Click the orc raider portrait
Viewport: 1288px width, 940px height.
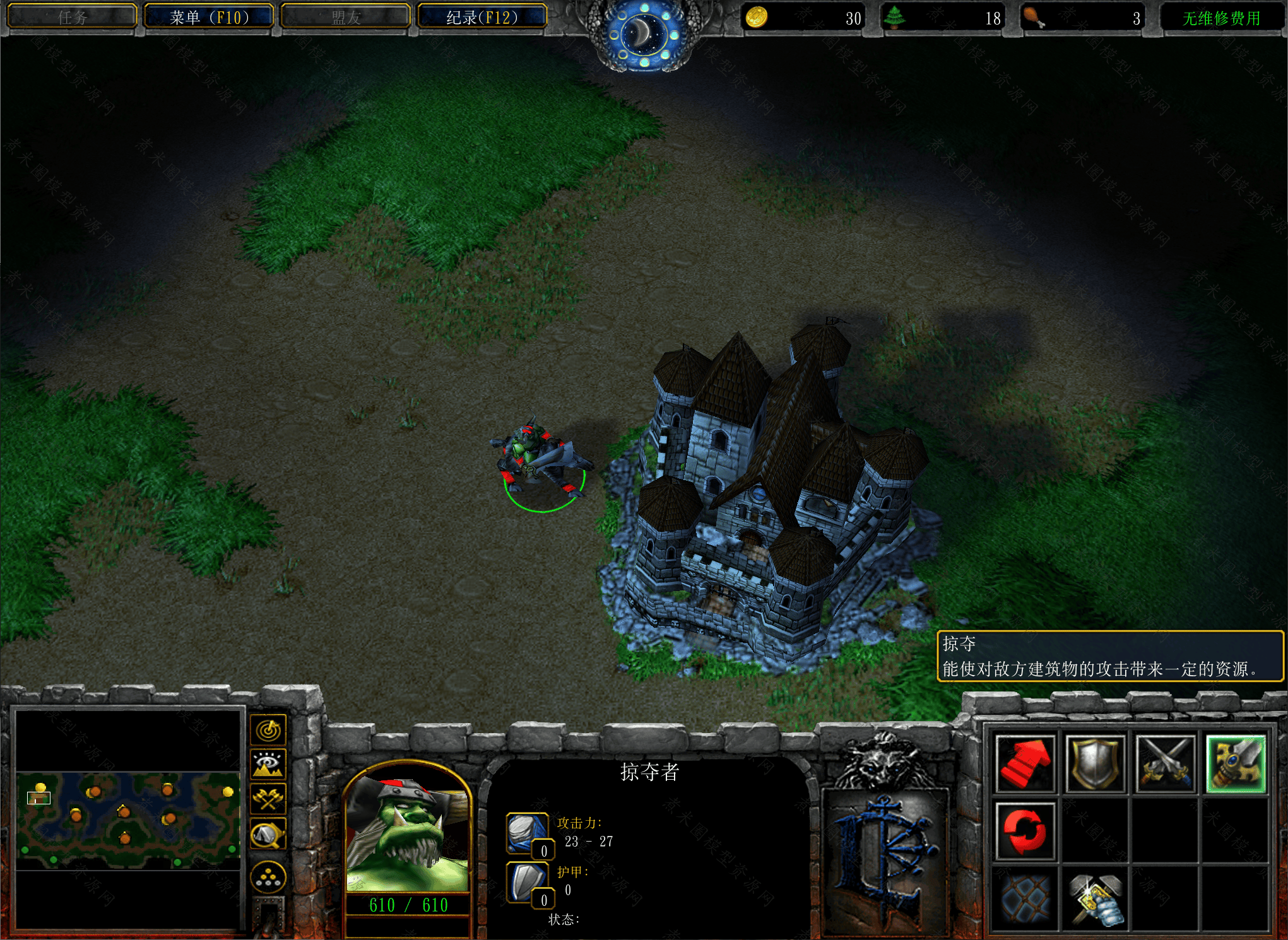pyautogui.click(x=408, y=833)
